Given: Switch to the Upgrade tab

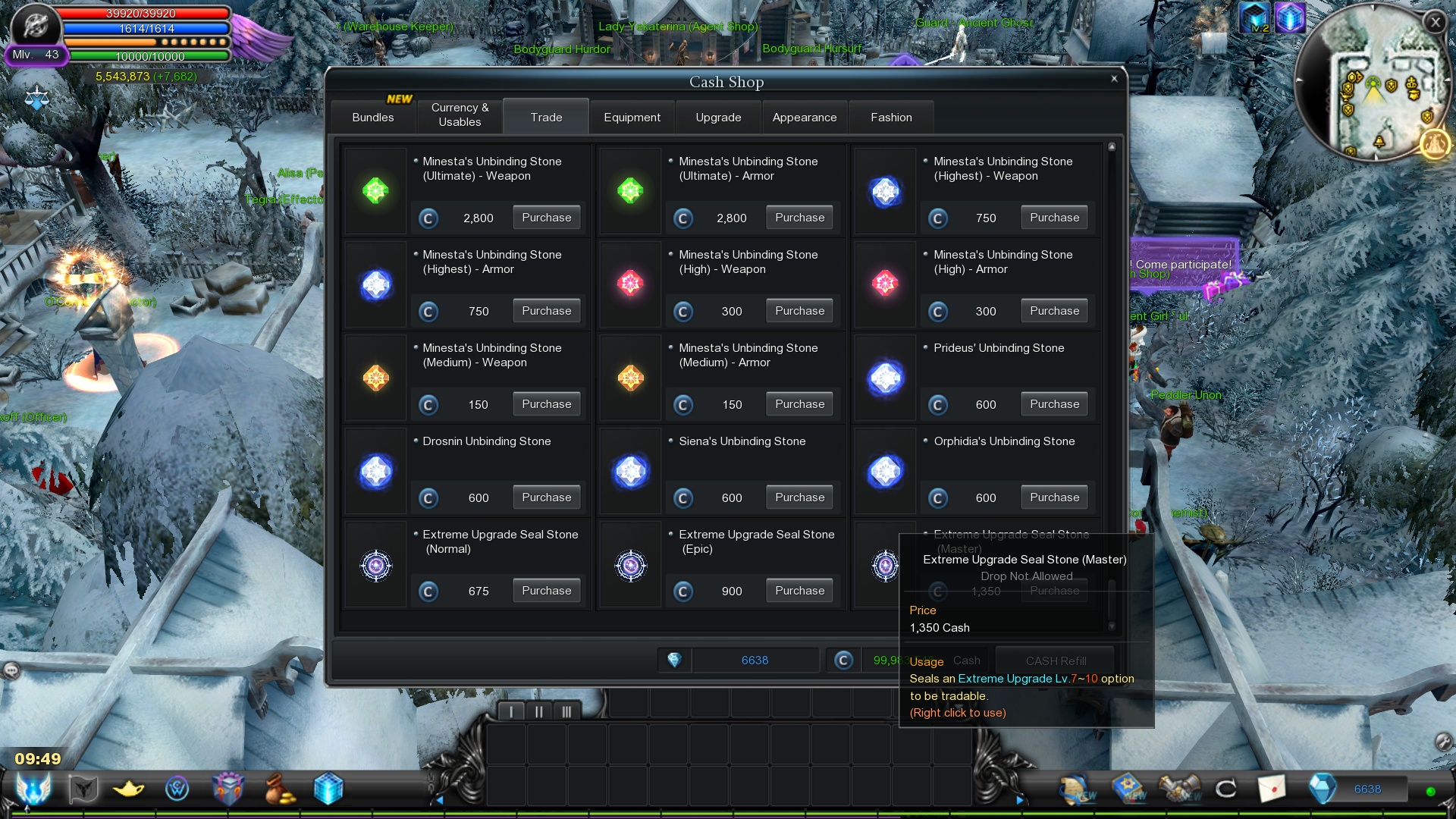Looking at the screenshot, I should (718, 118).
